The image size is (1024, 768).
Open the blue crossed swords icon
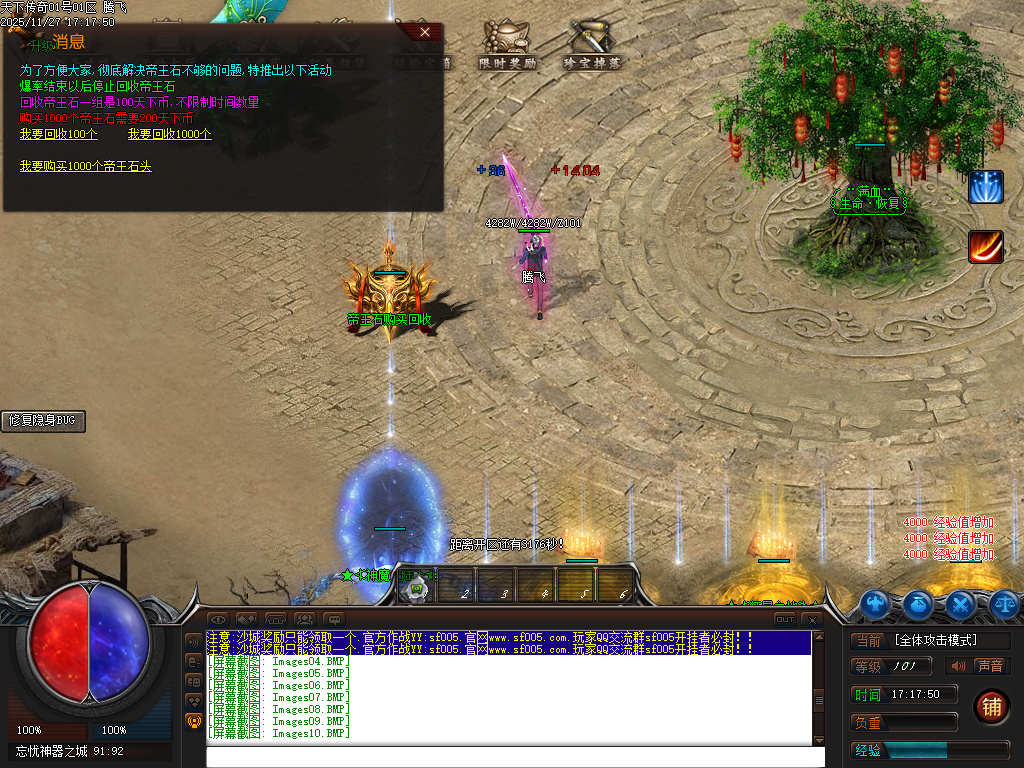click(960, 603)
